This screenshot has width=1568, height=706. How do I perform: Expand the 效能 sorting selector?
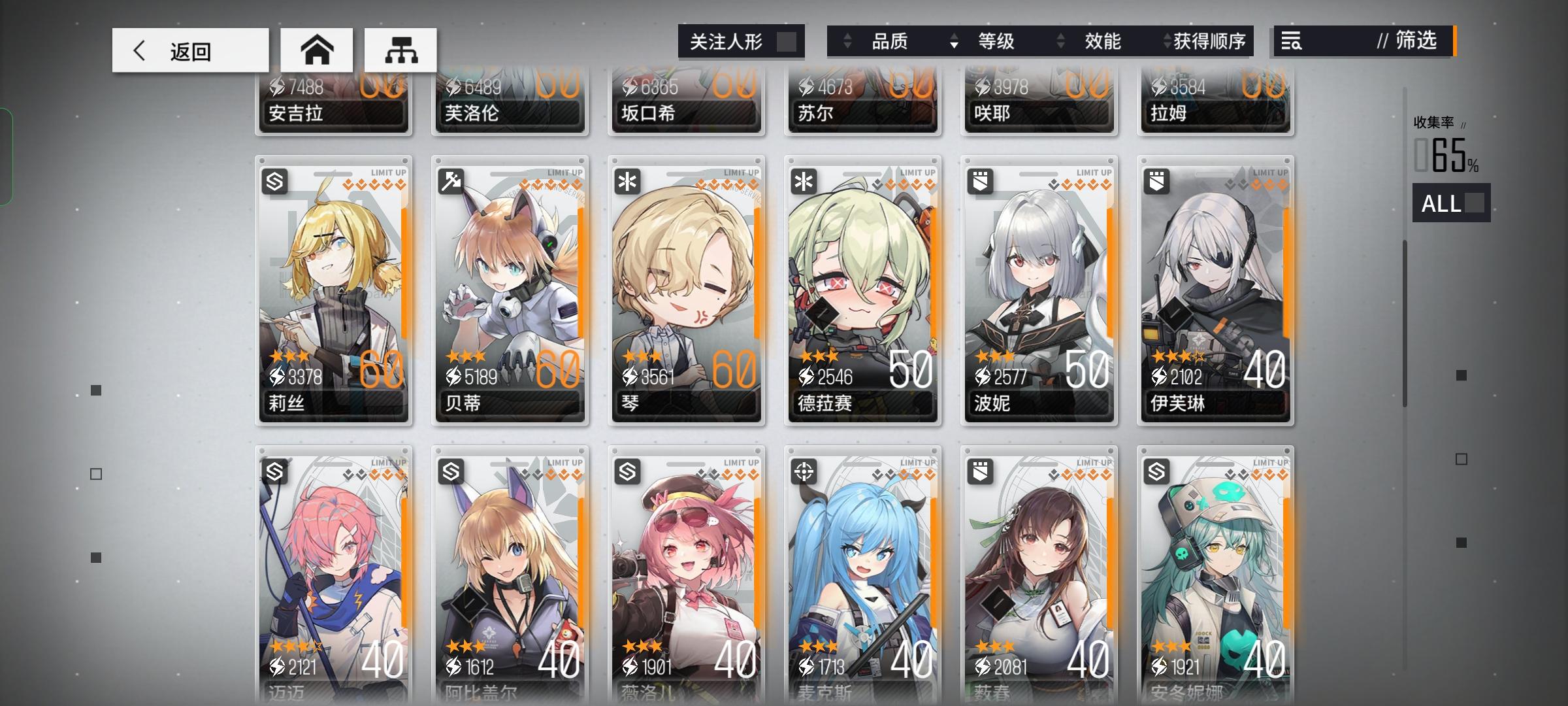point(1061,41)
